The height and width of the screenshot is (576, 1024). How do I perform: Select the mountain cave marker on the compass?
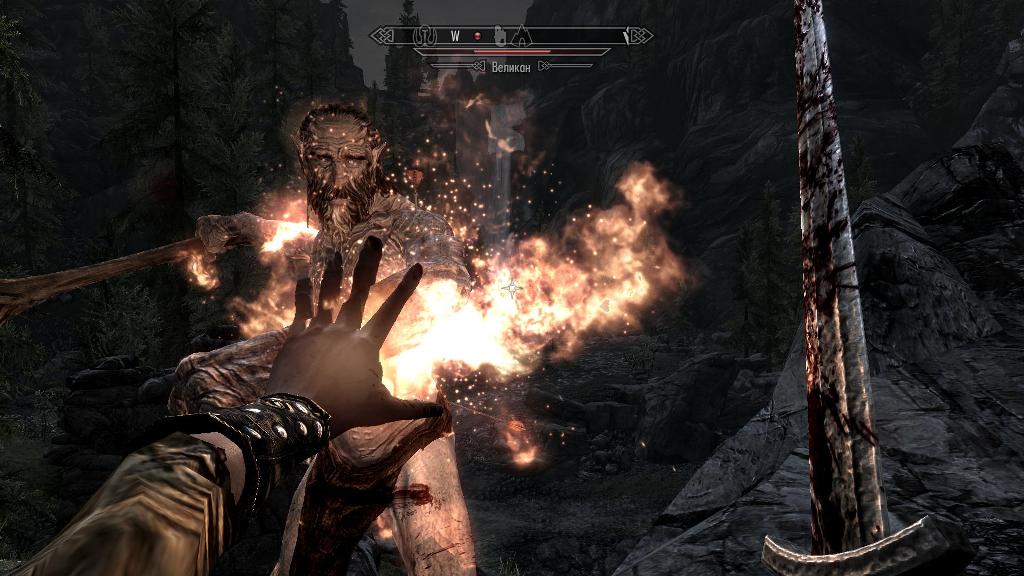click(x=521, y=36)
